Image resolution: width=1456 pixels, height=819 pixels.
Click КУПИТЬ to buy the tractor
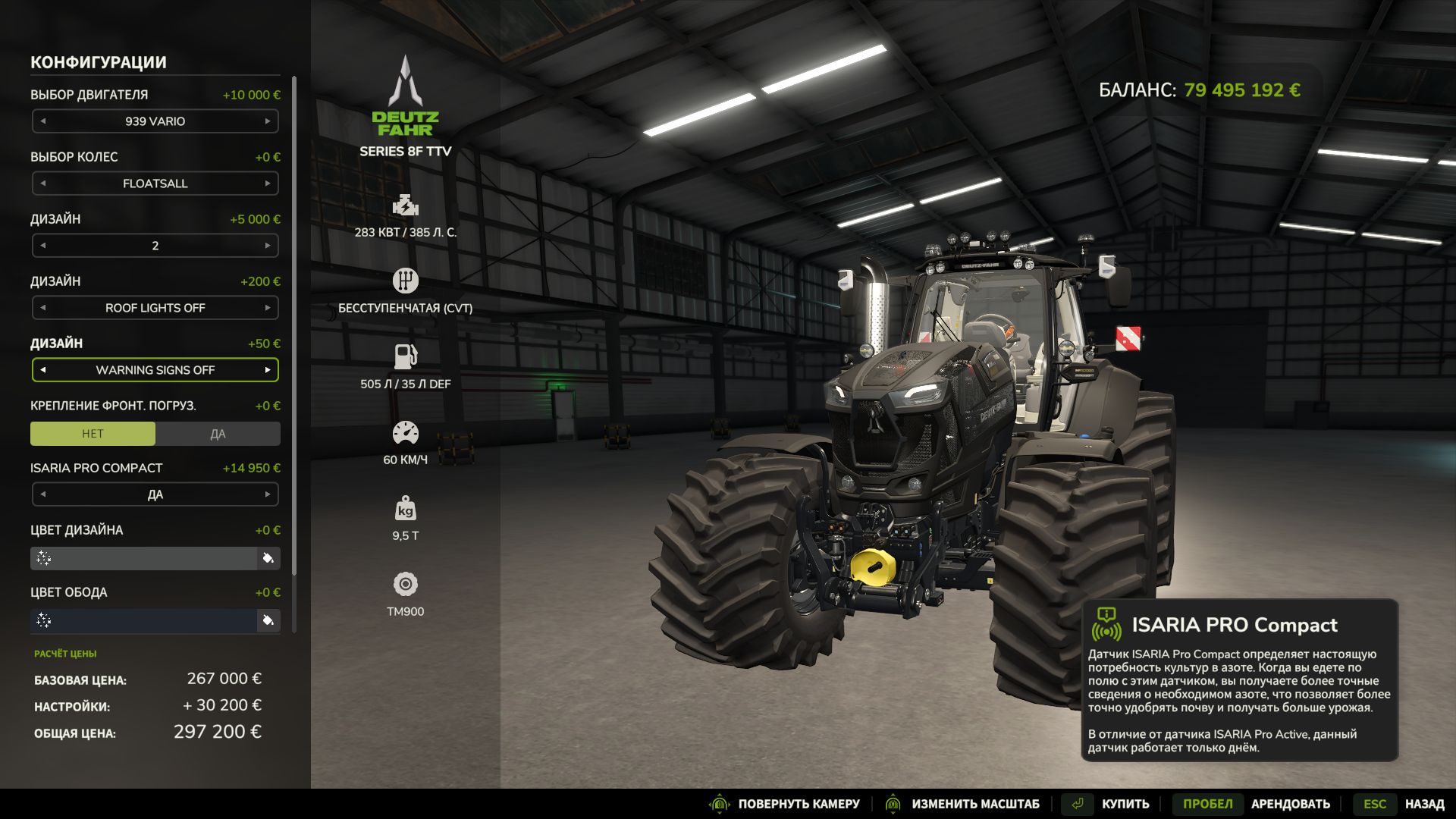[x=1125, y=804]
